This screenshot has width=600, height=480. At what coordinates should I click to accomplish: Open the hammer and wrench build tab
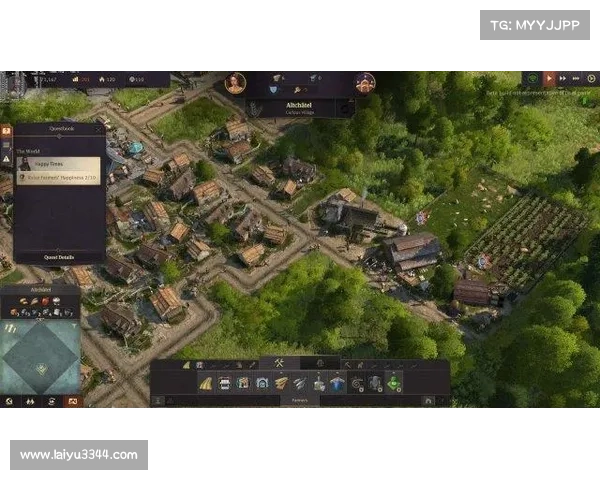click(x=281, y=363)
